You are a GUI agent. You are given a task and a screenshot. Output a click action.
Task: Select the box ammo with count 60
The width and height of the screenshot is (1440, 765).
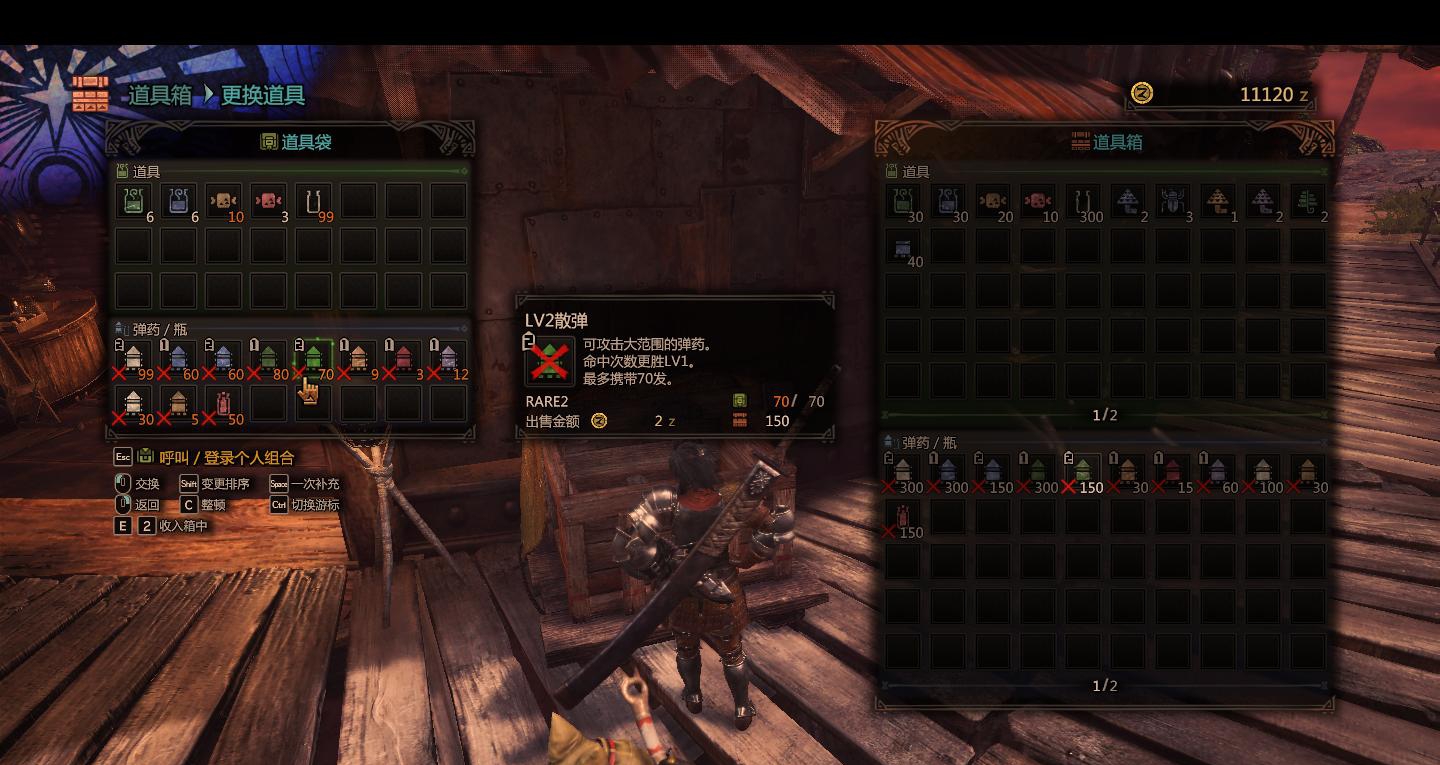click(x=1217, y=470)
